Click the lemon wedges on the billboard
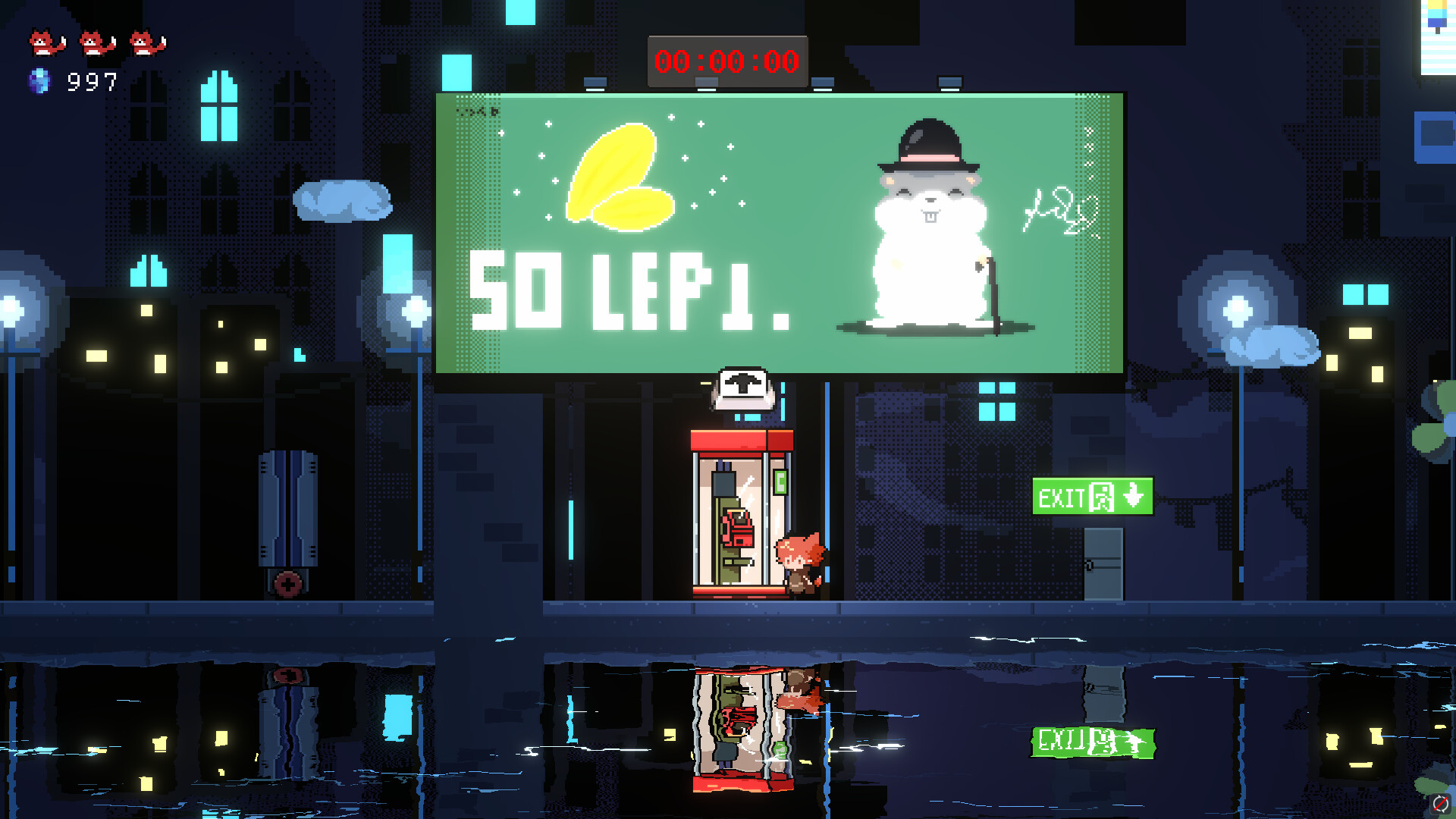This screenshot has height=819, width=1456. [622, 178]
